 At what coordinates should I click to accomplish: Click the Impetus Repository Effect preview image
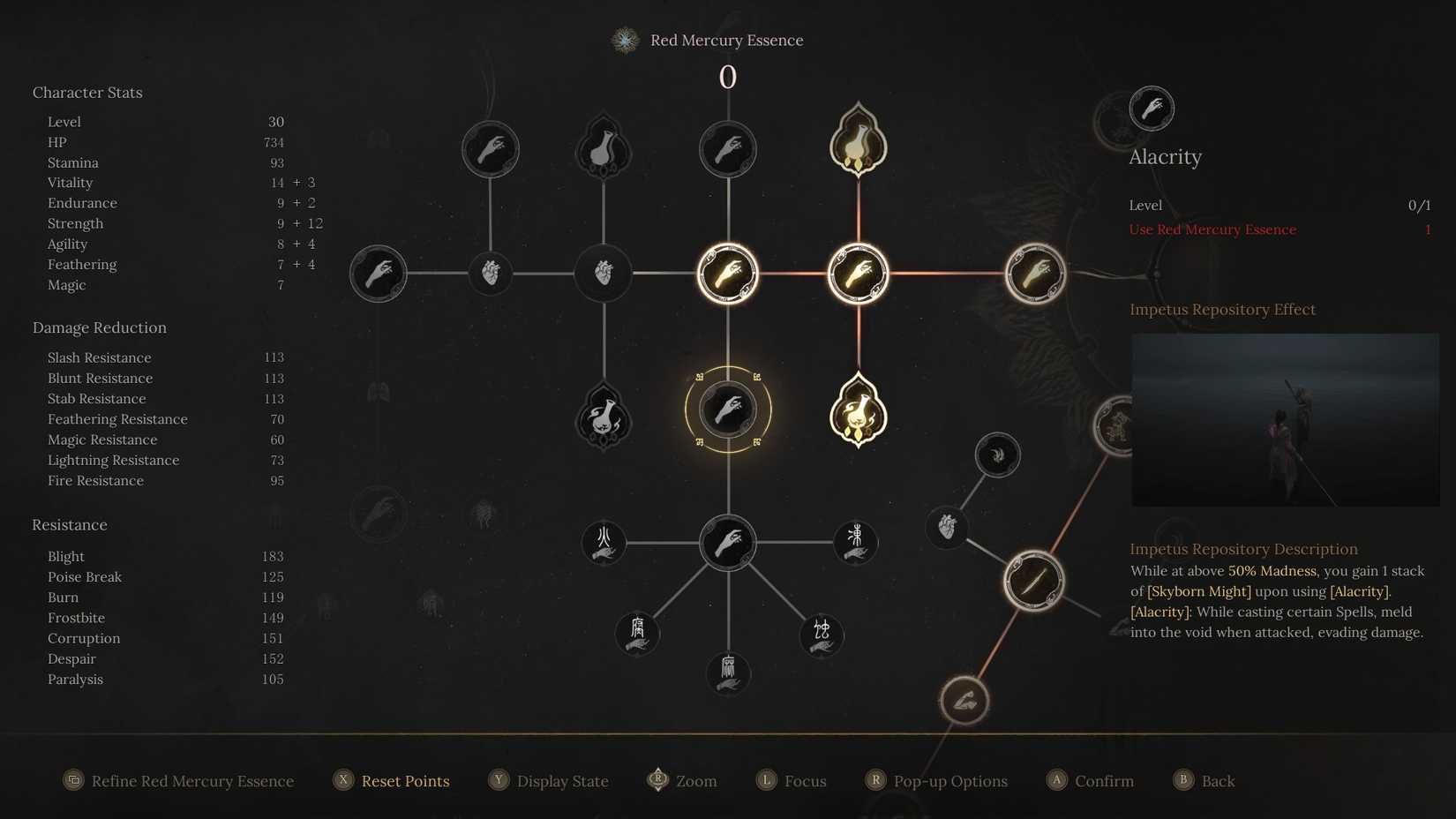click(x=1285, y=420)
